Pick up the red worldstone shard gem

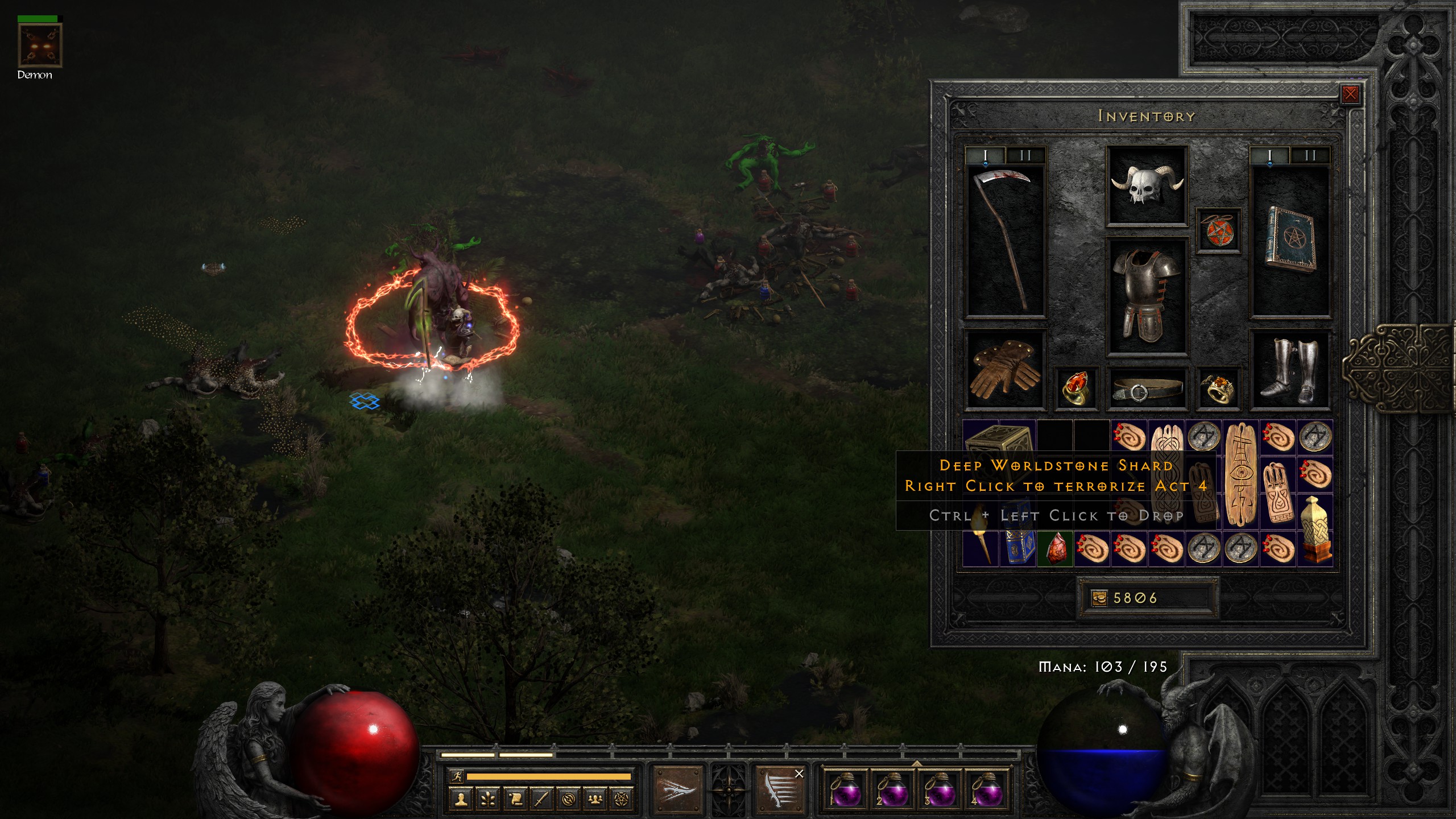[1055, 549]
